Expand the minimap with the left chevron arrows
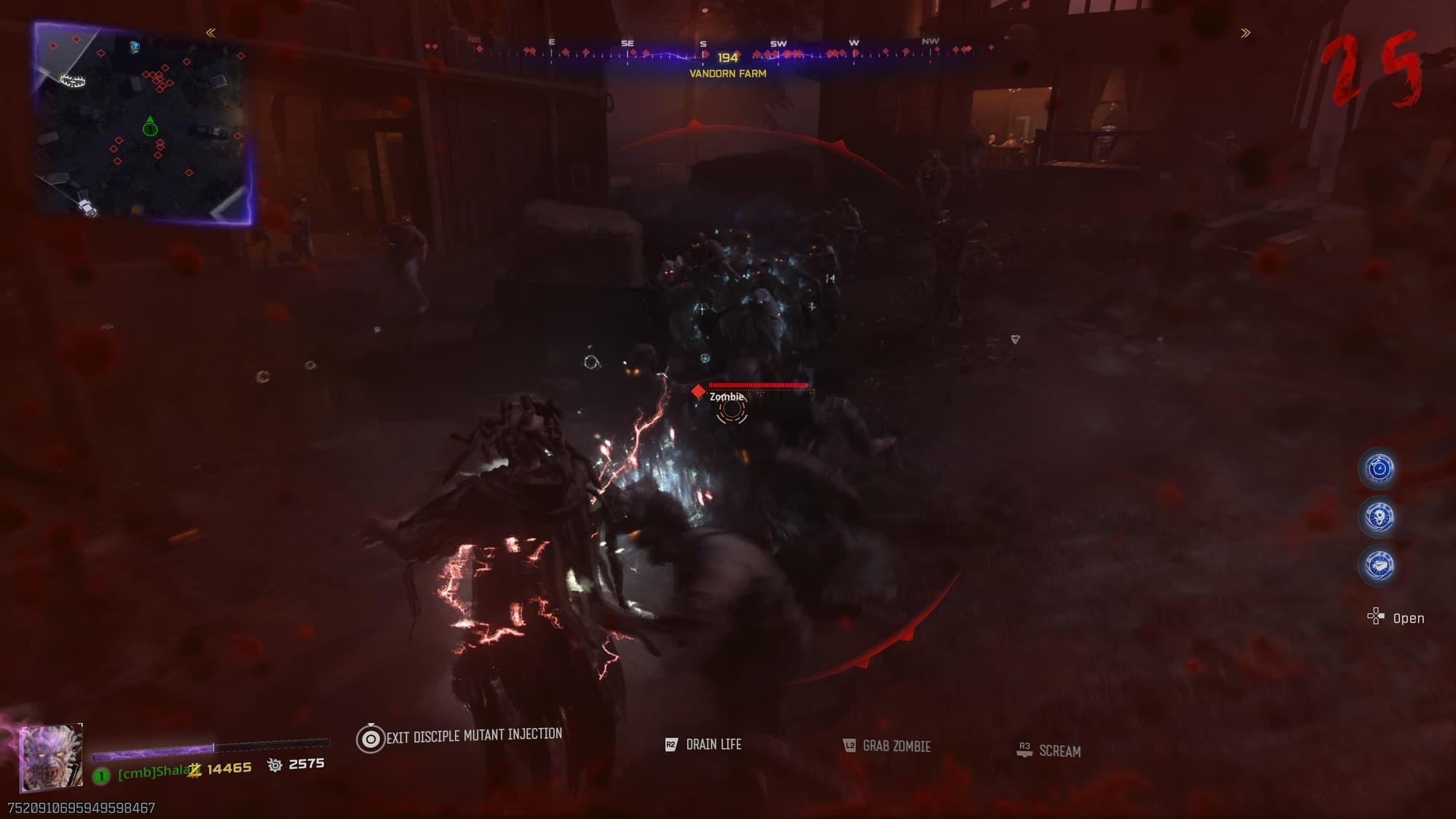The image size is (1456, 819). point(210,31)
